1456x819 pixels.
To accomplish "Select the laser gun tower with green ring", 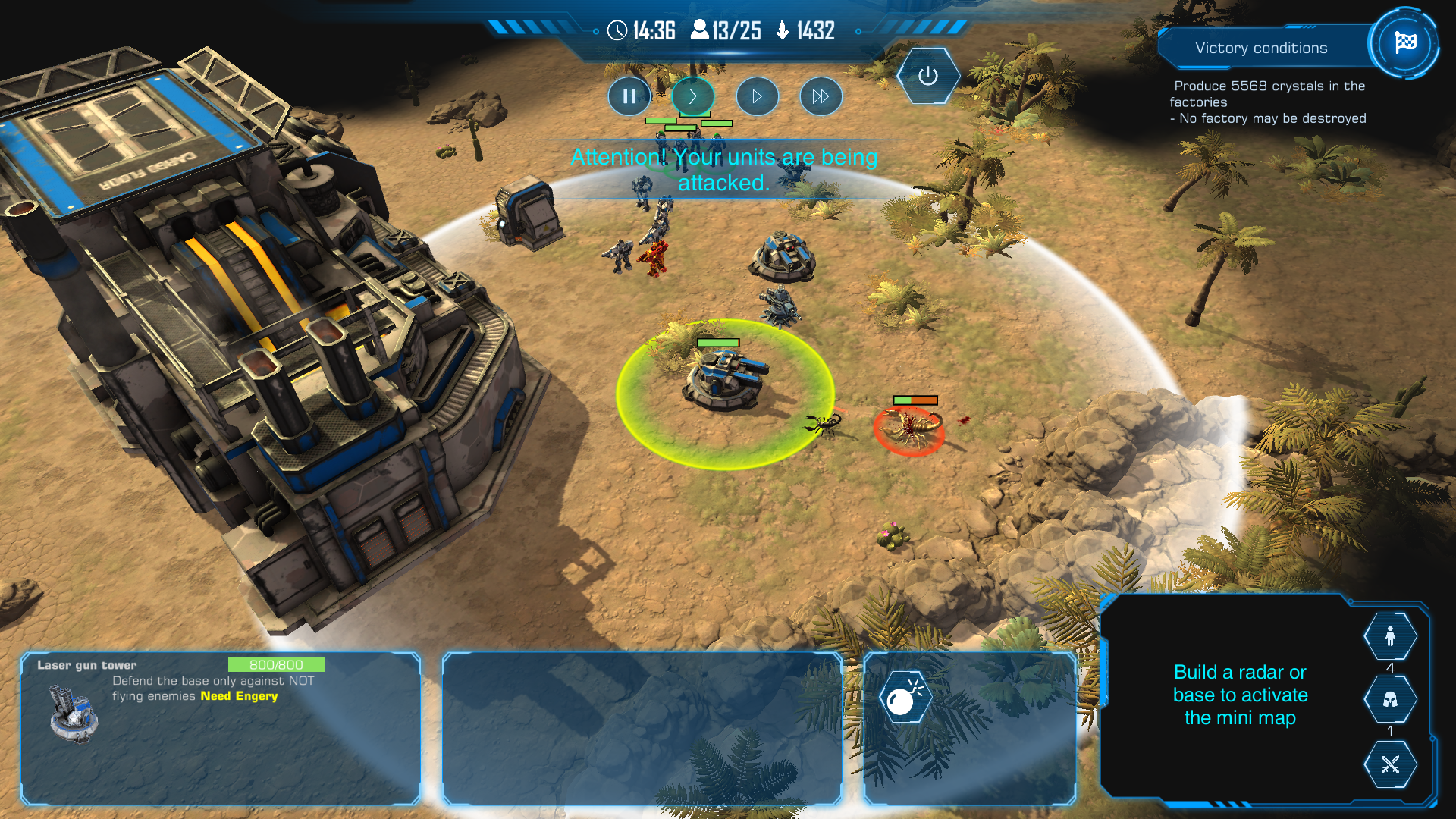I will pyautogui.click(x=726, y=379).
